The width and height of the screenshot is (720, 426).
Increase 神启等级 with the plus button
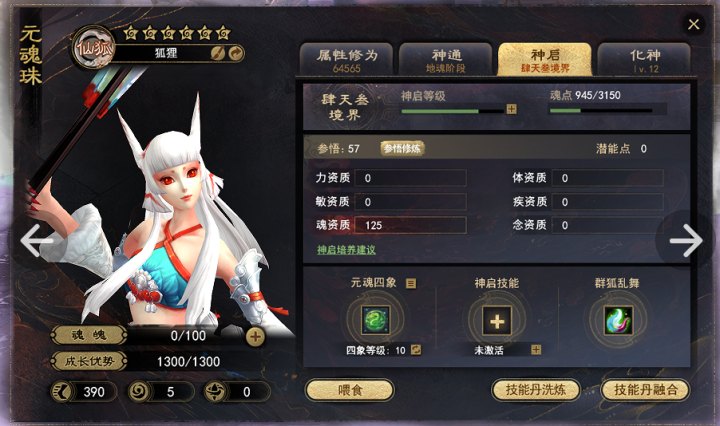(511, 109)
